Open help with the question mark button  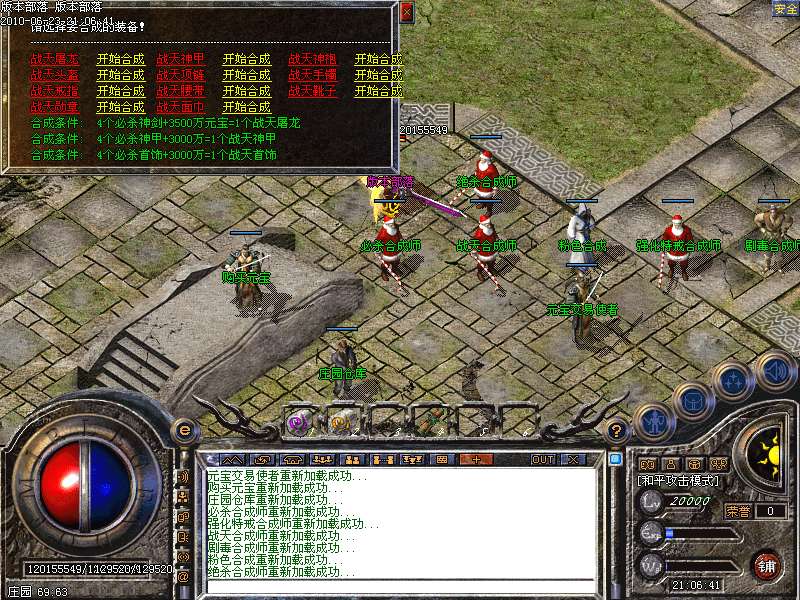[617, 431]
